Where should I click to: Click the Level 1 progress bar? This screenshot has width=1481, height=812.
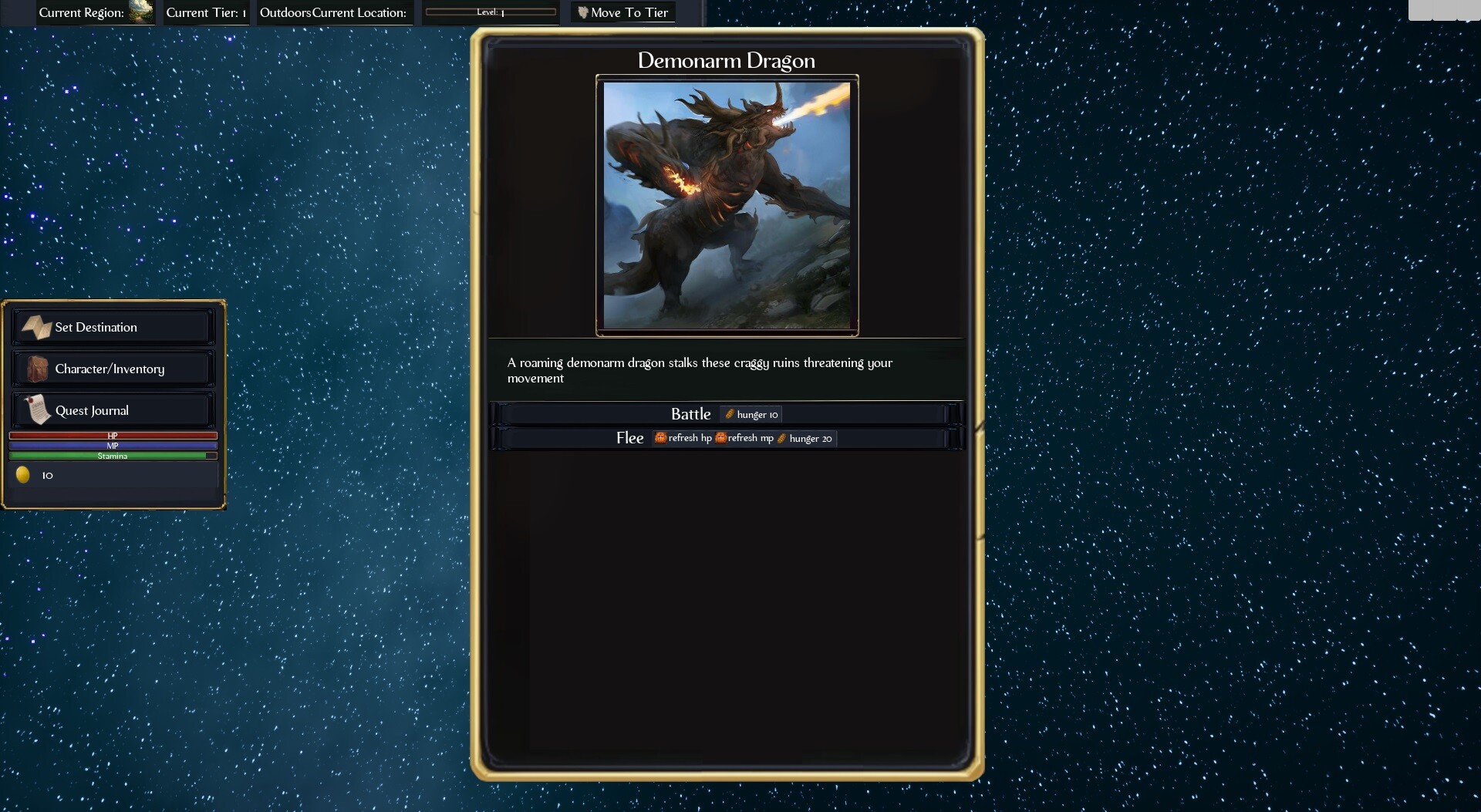pyautogui.click(x=491, y=11)
